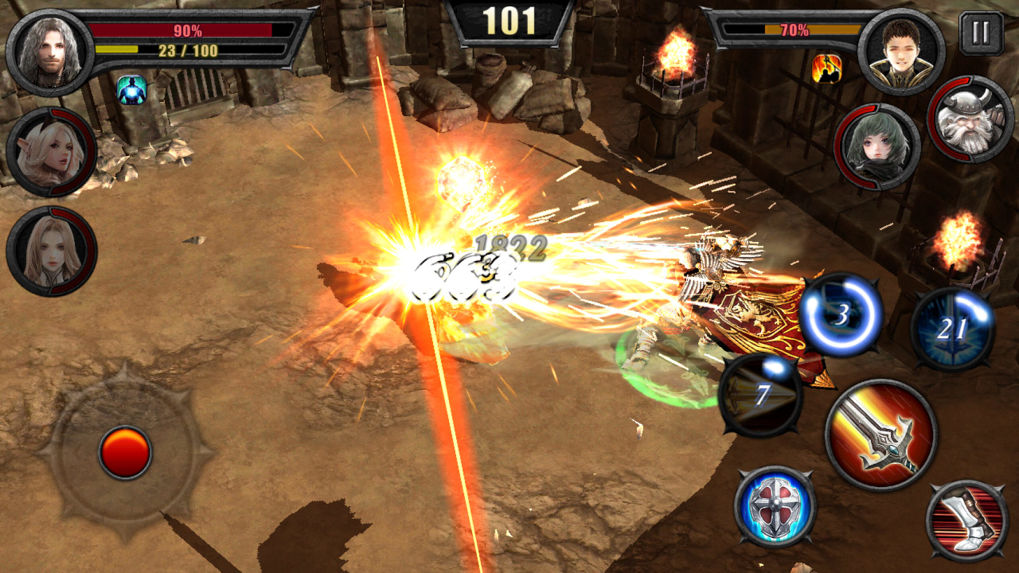Tap the blue glowing figure buff icon

pos(131,89)
